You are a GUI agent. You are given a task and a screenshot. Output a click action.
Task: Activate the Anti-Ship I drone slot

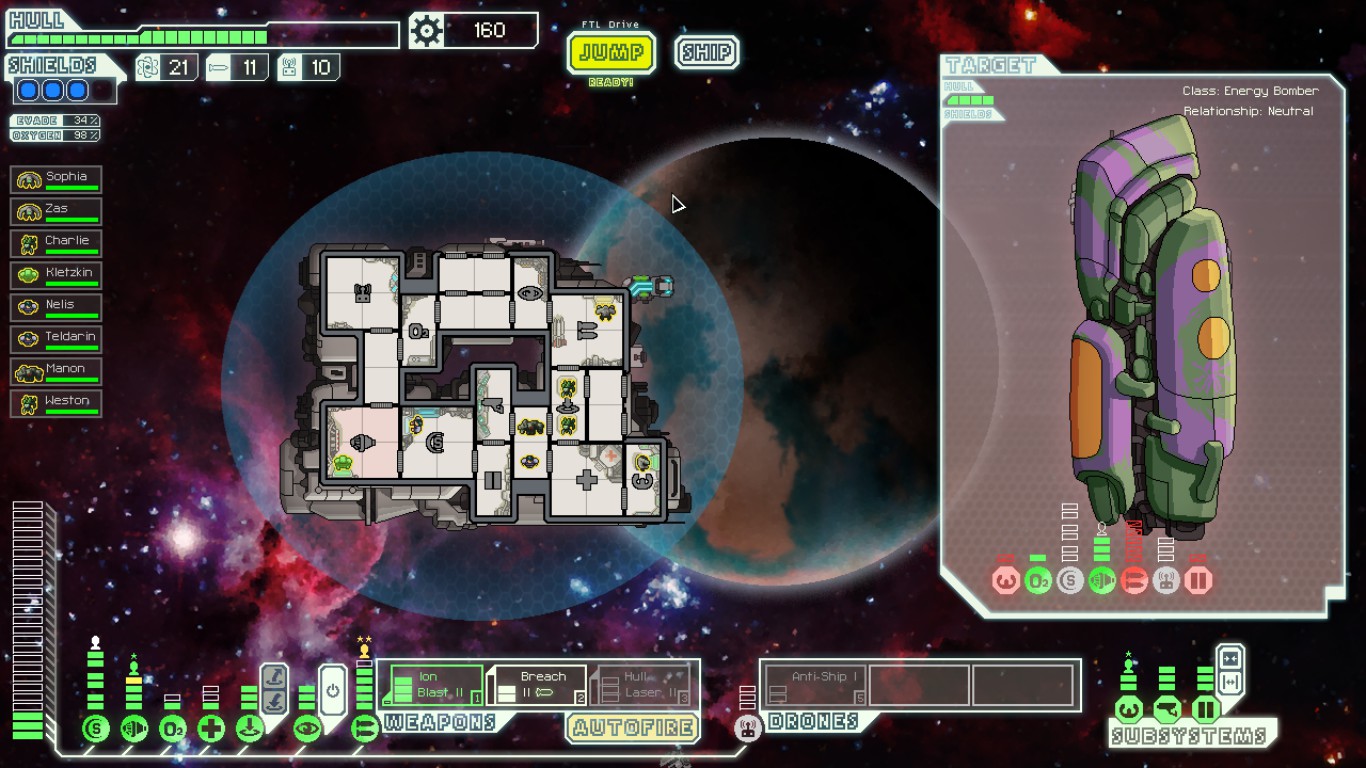pos(814,686)
